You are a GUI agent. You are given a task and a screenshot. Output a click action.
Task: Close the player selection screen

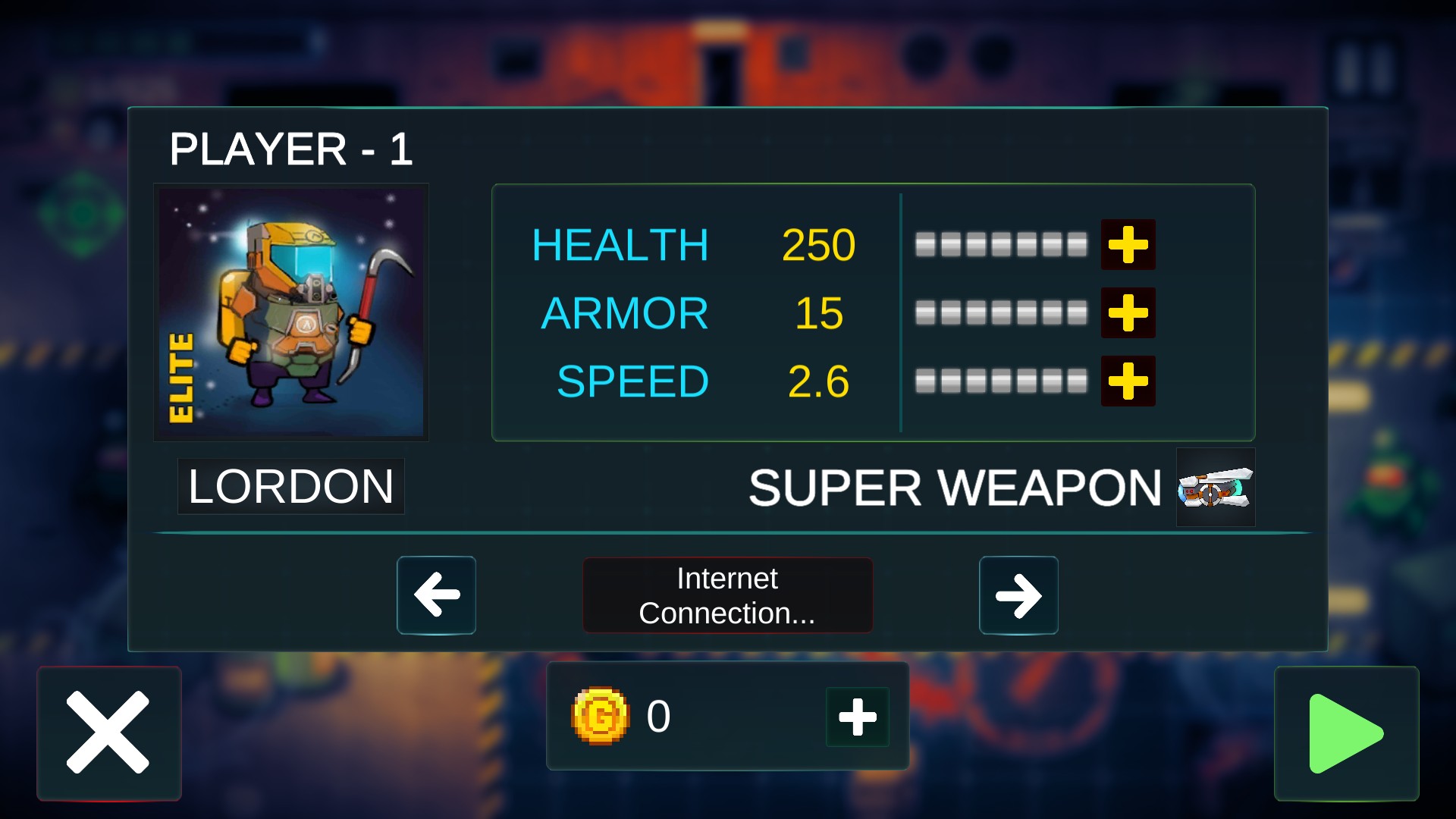108,733
